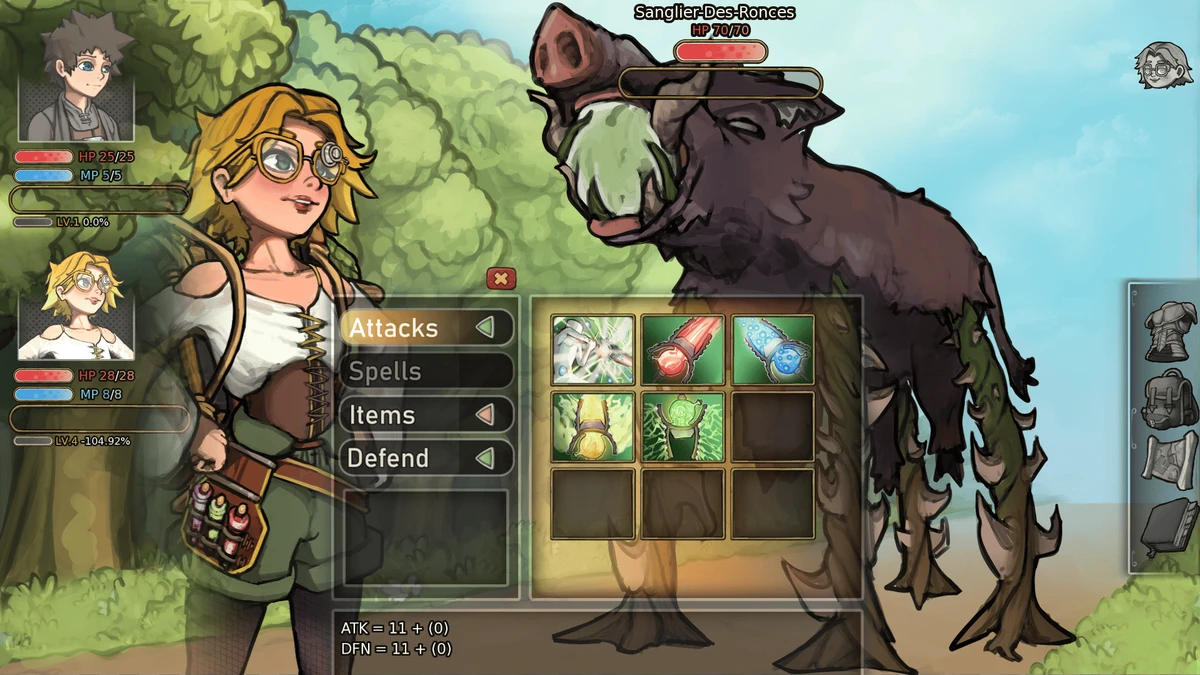Select the Defend command
Viewport: 1200px width, 675px height.
point(426,458)
